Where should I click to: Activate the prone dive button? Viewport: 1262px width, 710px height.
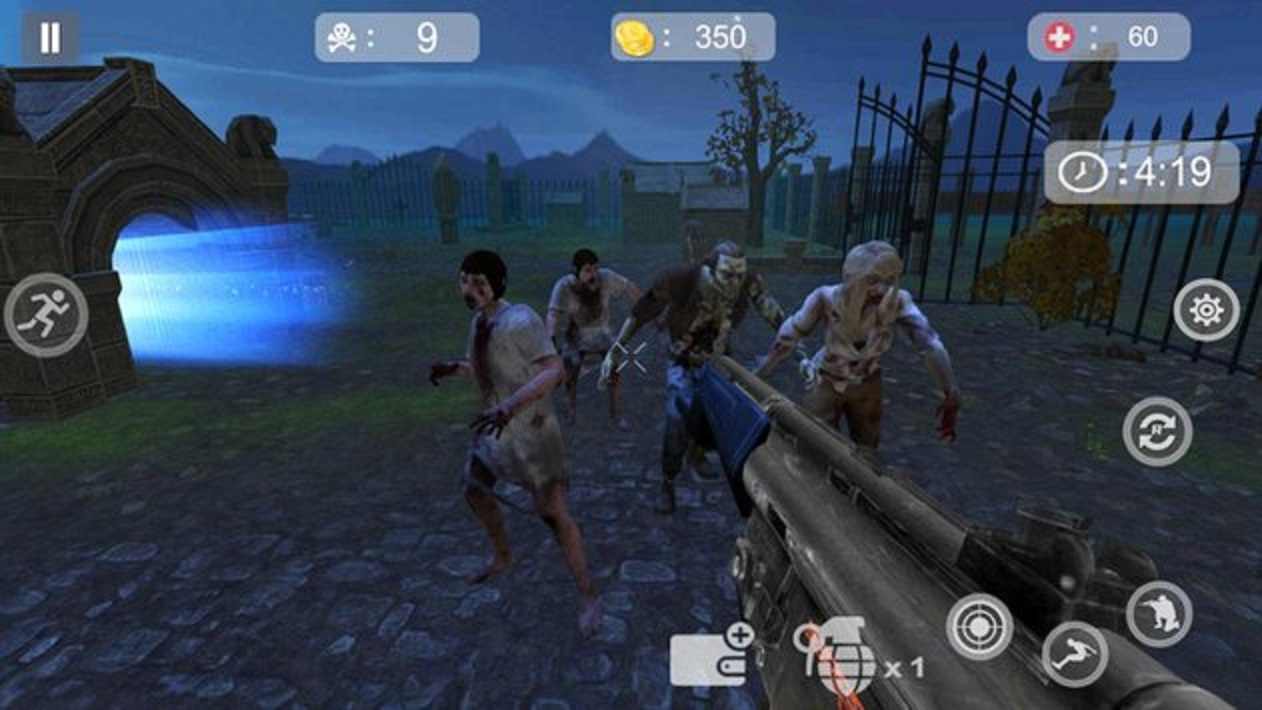(x=1075, y=655)
